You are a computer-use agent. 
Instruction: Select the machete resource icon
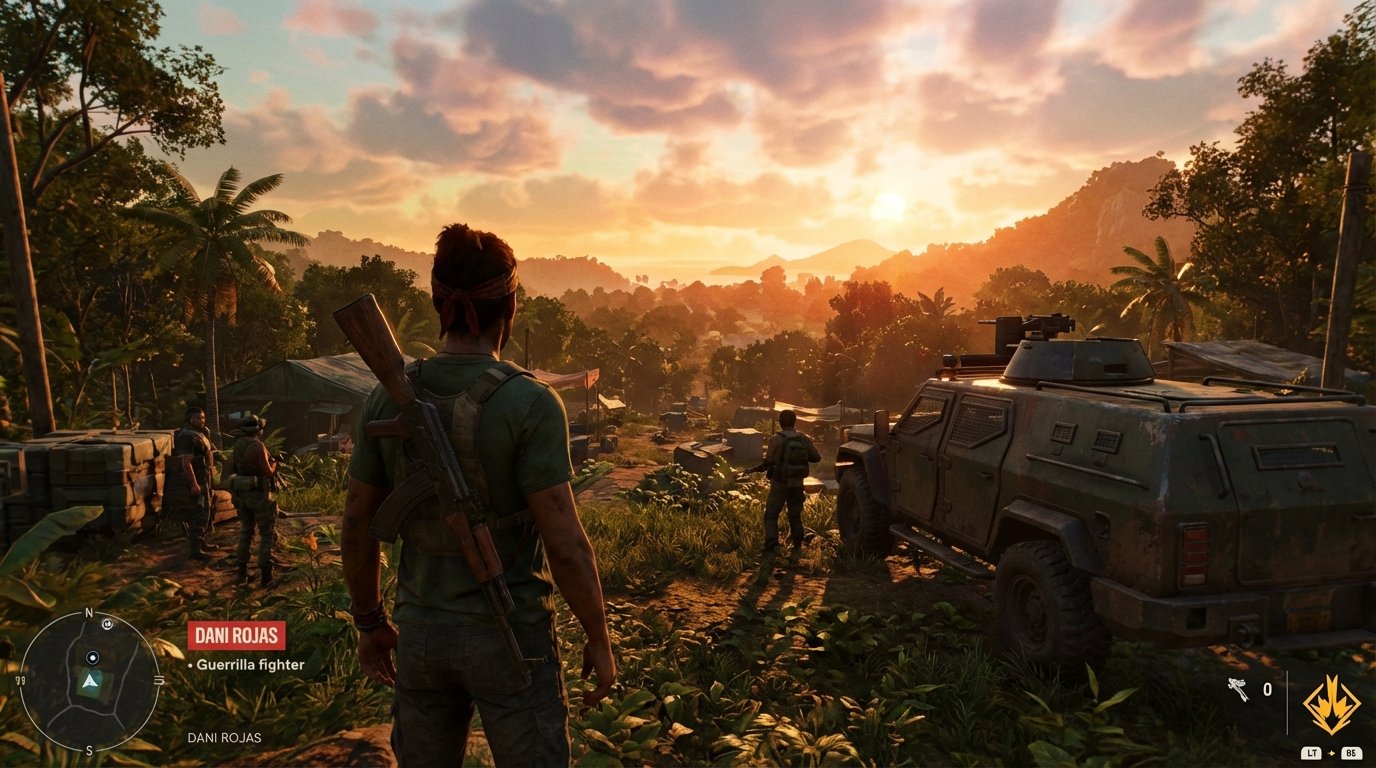[1238, 689]
